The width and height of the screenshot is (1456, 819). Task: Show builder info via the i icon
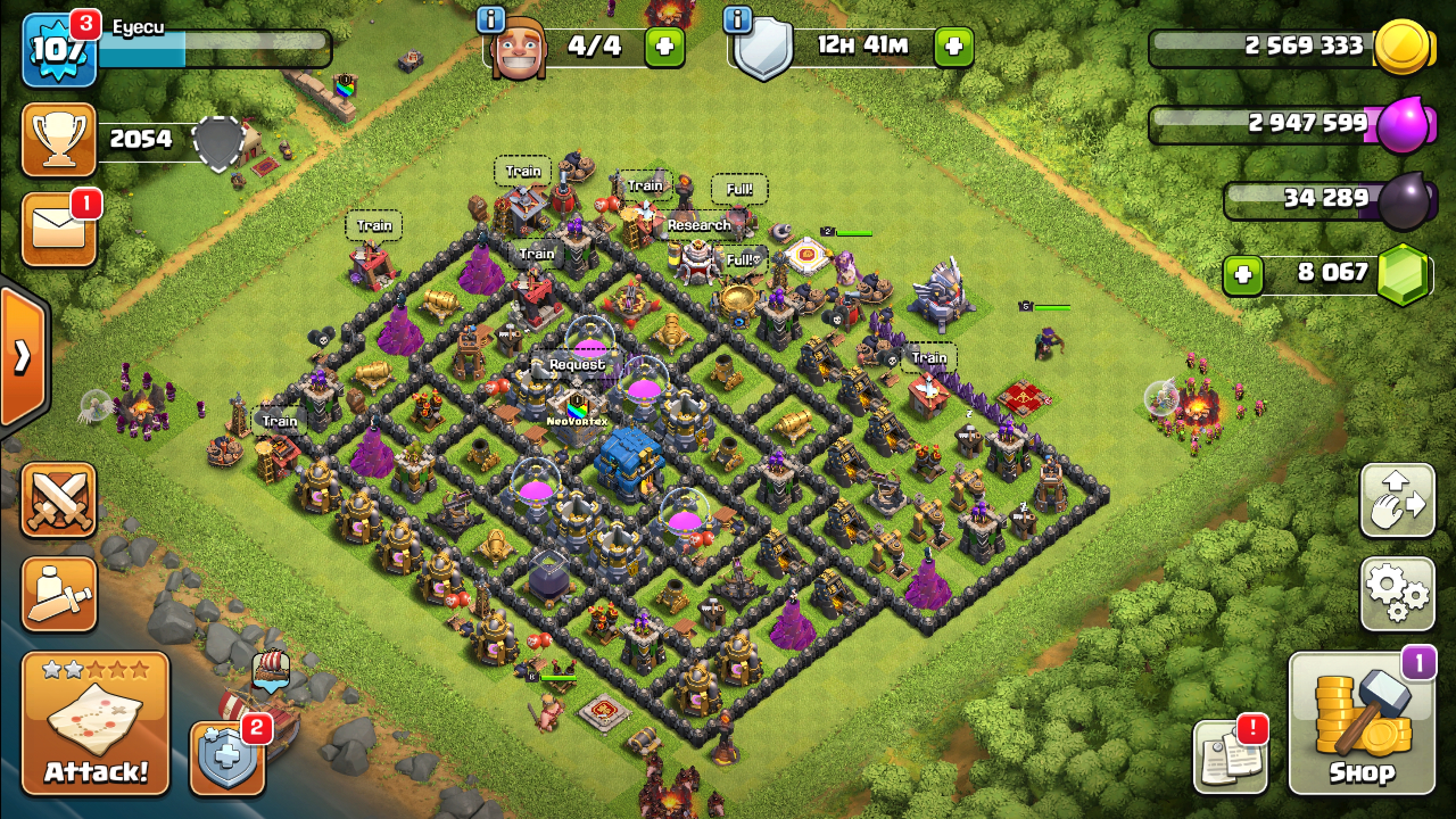coord(490,20)
